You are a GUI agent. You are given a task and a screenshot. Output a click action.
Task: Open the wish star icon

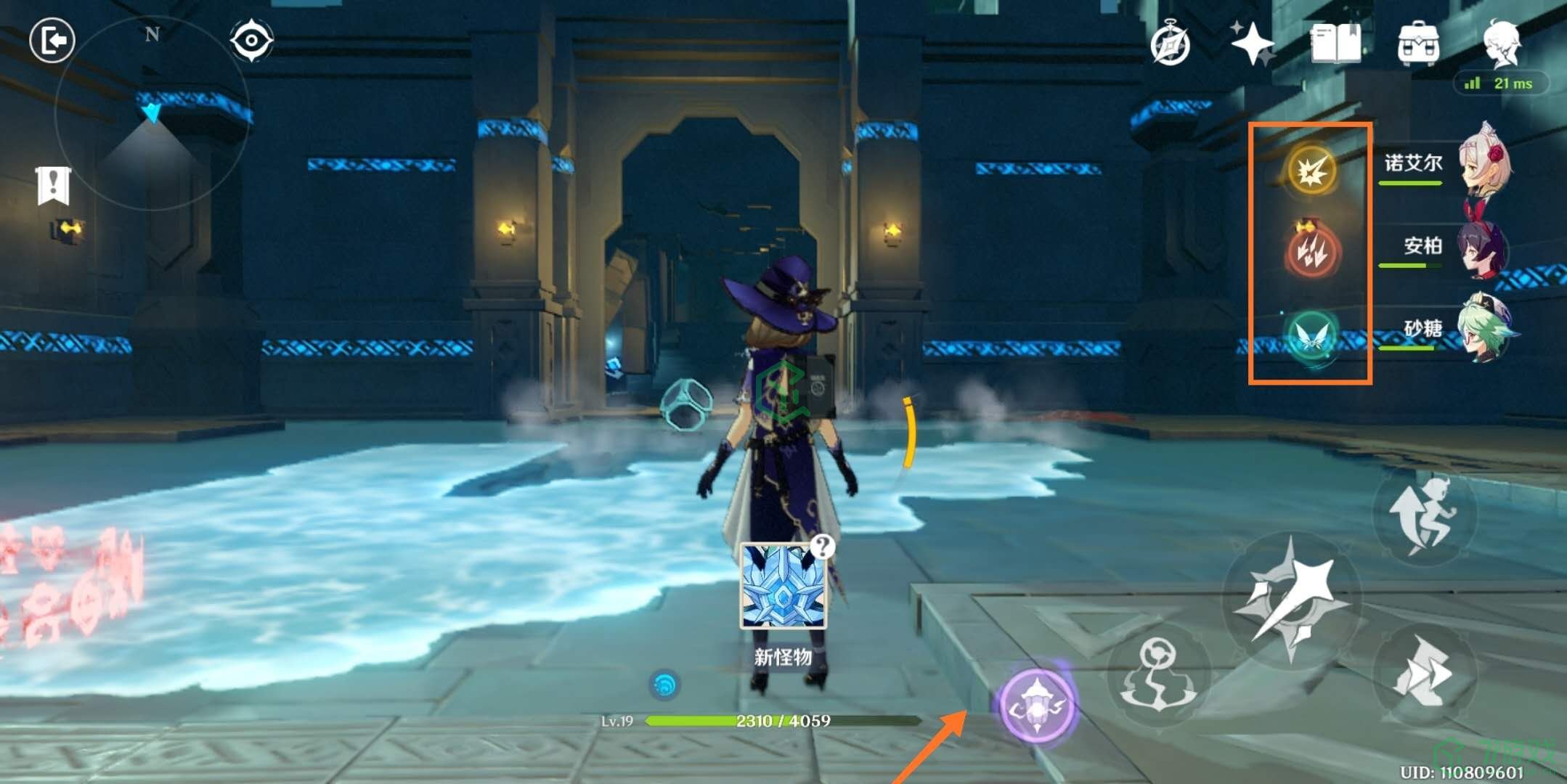tap(1253, 44)
